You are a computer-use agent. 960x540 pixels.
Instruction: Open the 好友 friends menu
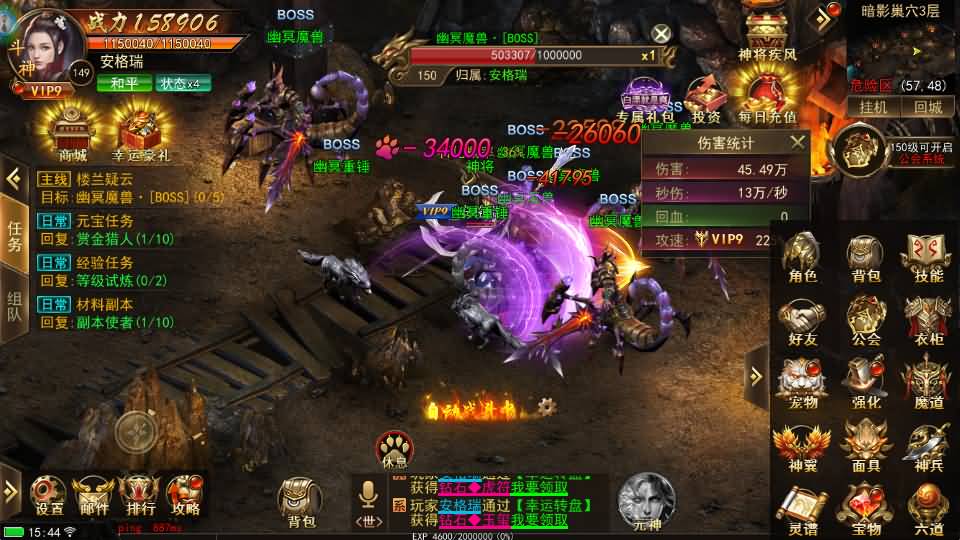(x=802, y=319)
